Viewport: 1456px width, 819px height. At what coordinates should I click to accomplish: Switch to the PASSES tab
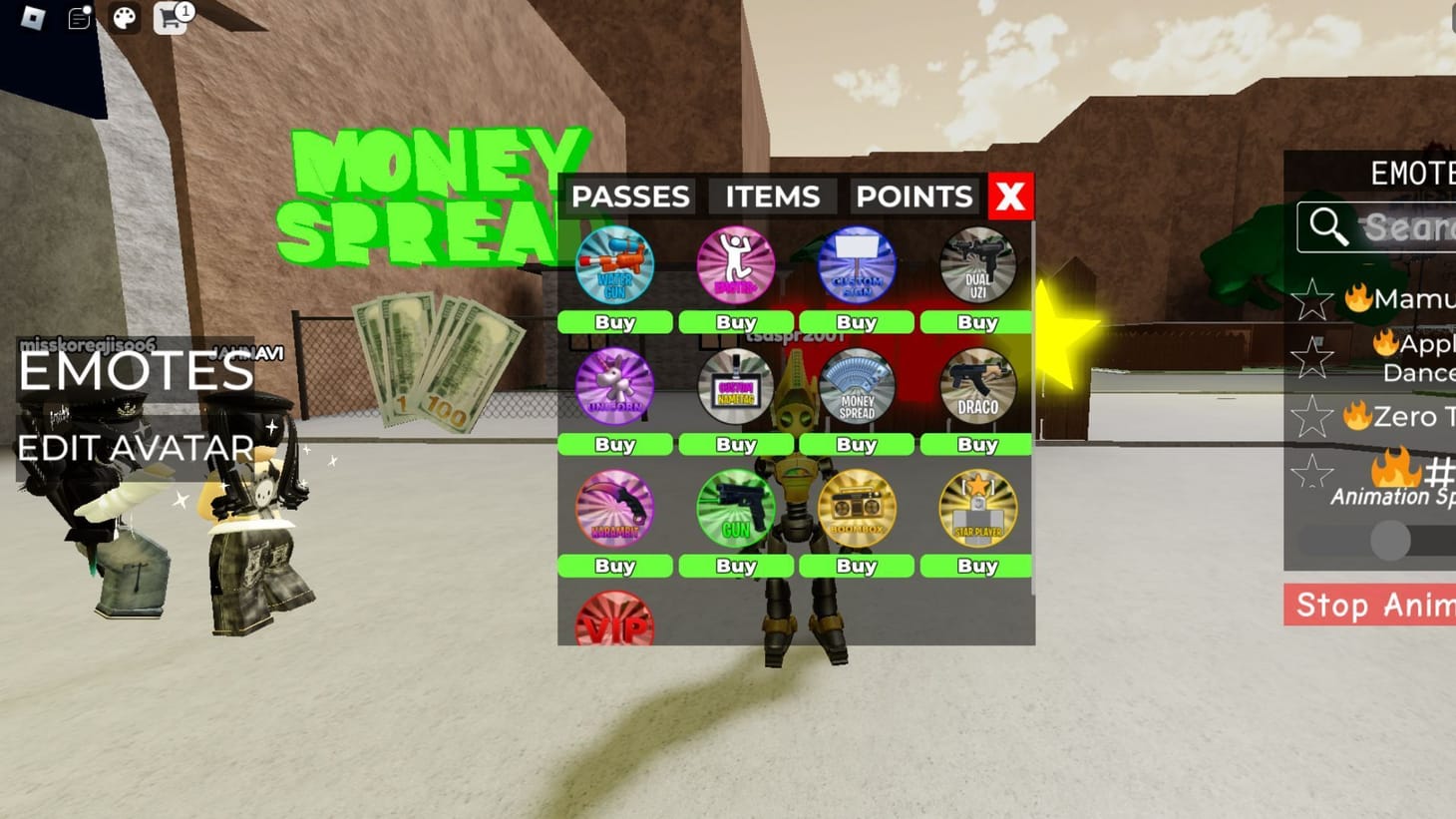(x=632, y=197)
